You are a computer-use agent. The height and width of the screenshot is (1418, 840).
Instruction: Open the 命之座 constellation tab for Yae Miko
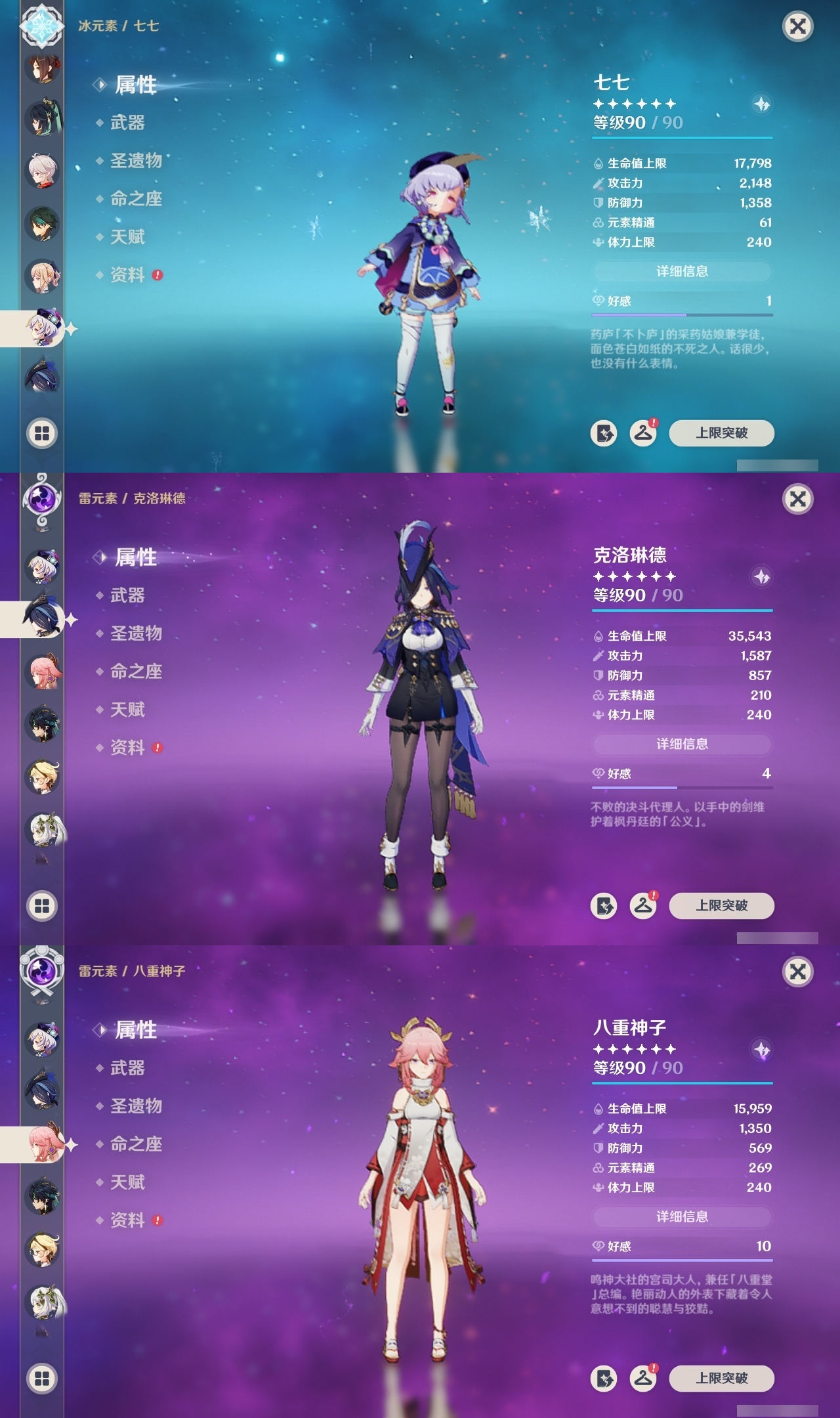138,1143
